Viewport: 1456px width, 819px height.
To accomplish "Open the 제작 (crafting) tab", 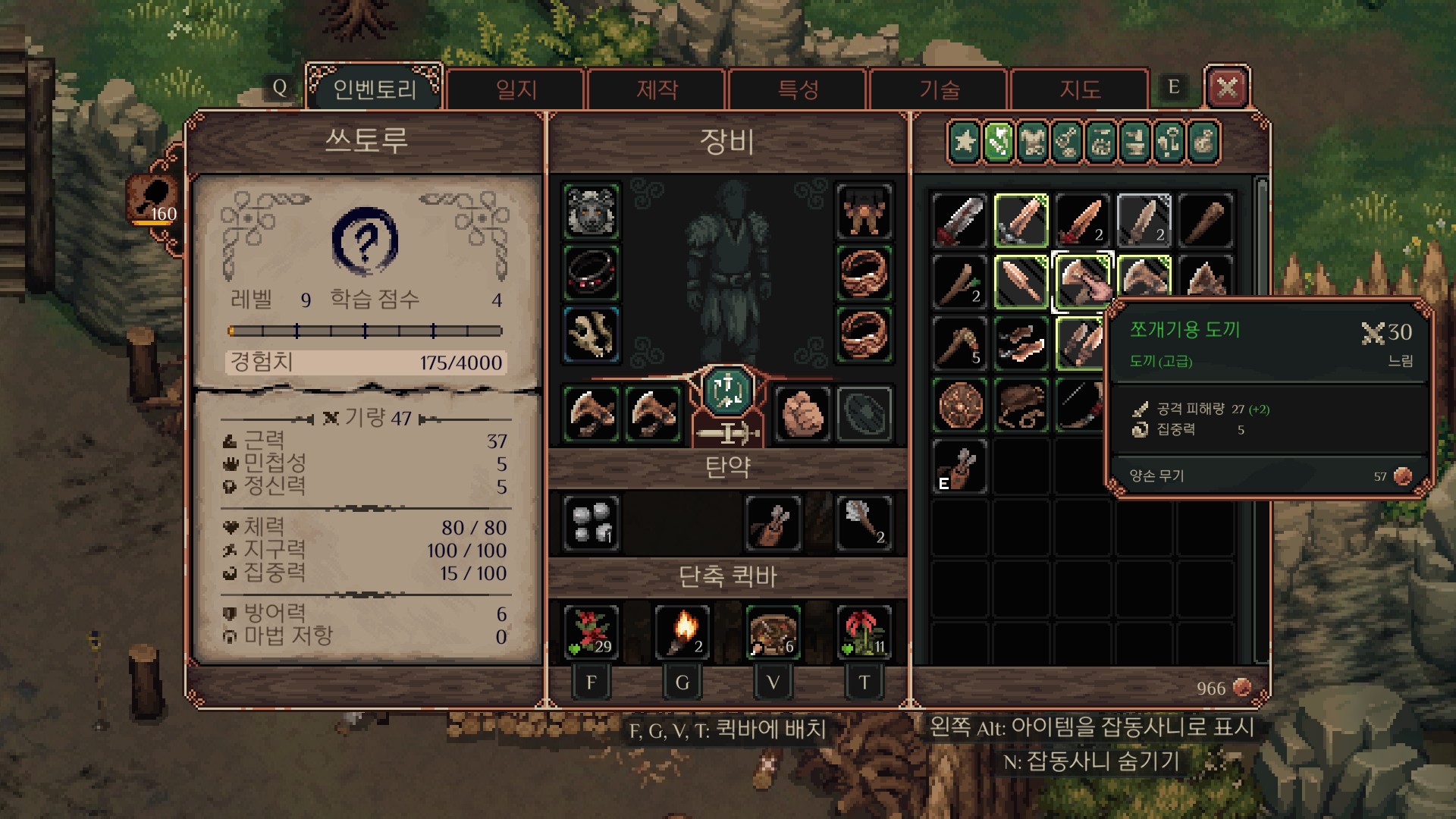I will pos(657,89).
